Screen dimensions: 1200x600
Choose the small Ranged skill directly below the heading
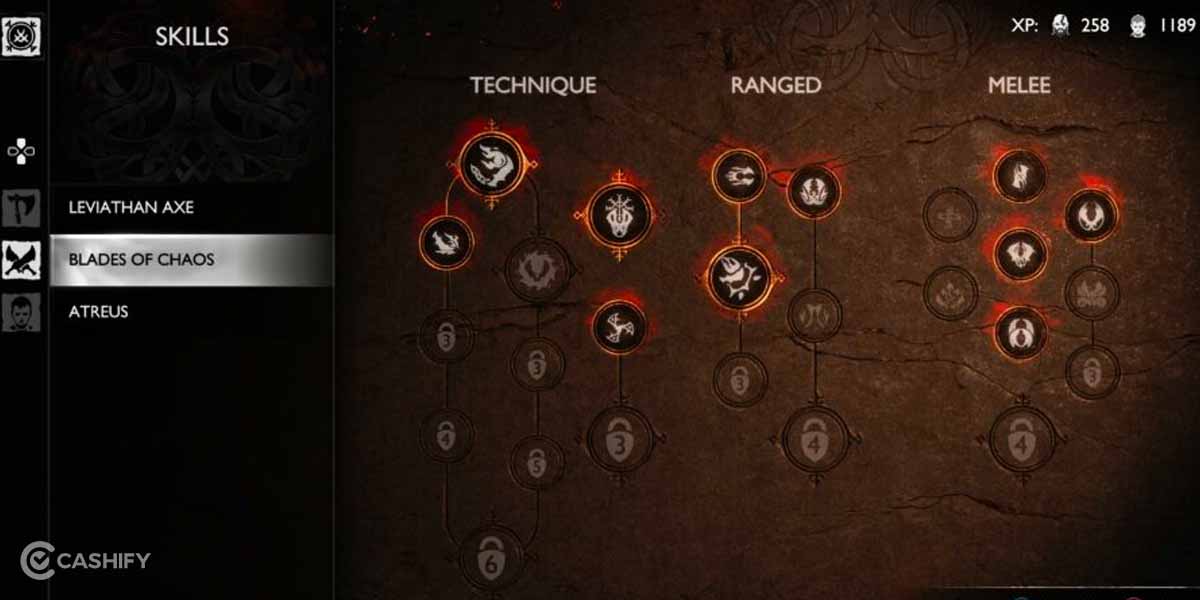point(739,177)
